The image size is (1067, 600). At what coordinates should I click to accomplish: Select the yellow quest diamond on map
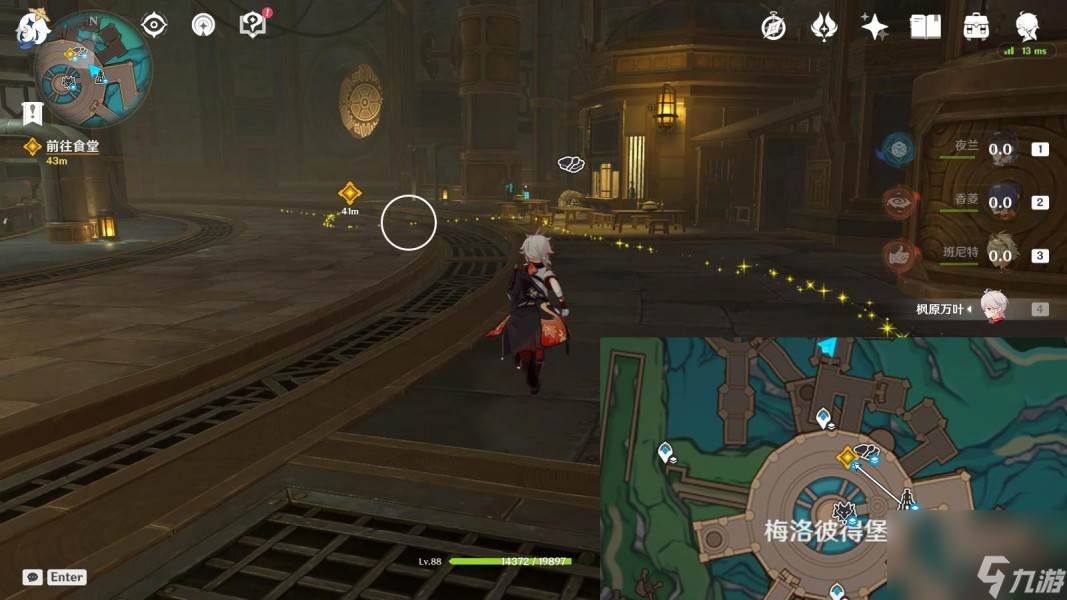click(847, 457)
